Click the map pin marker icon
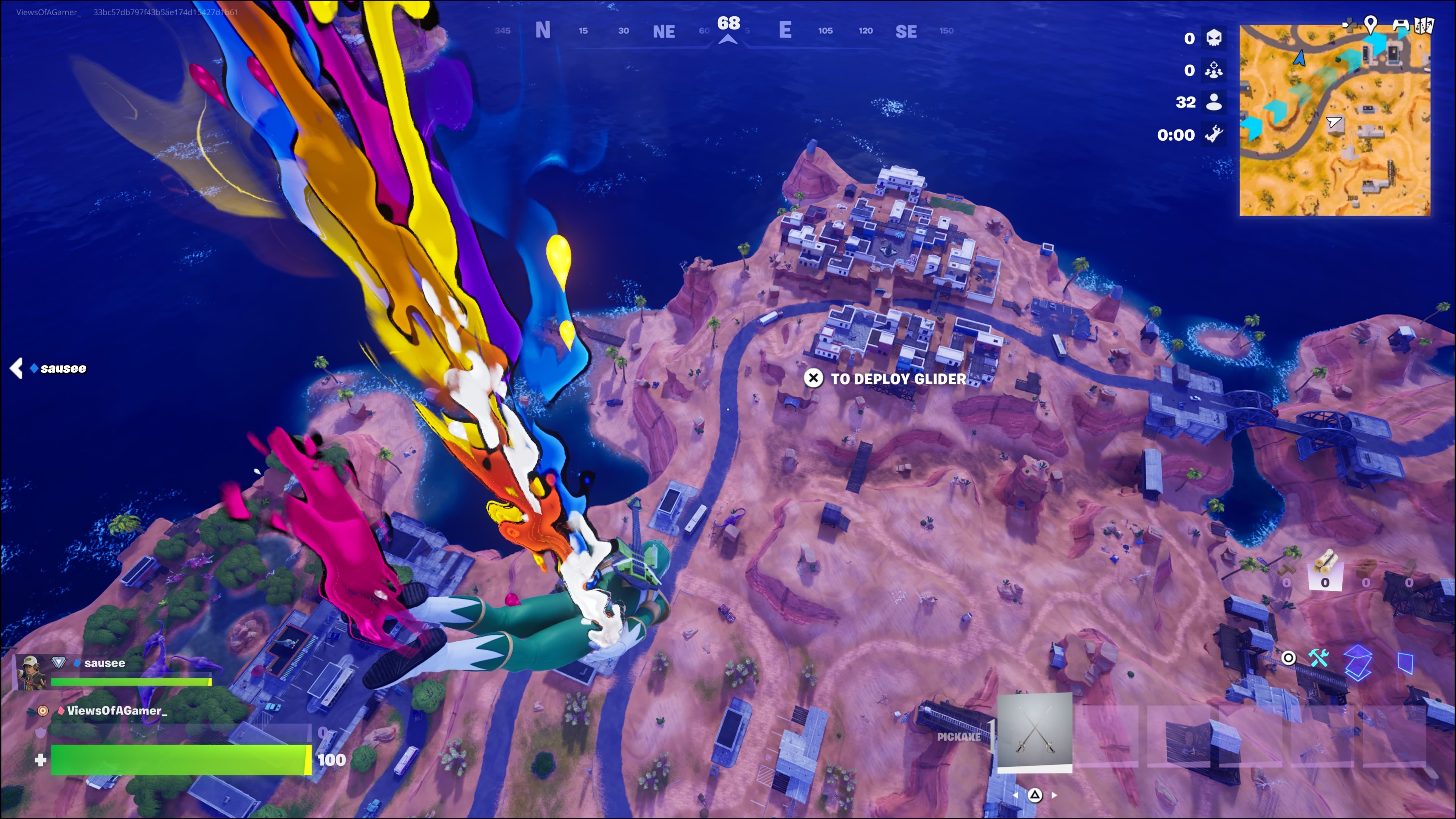This screenshot has width=1456, height=819. (1370, 24)
